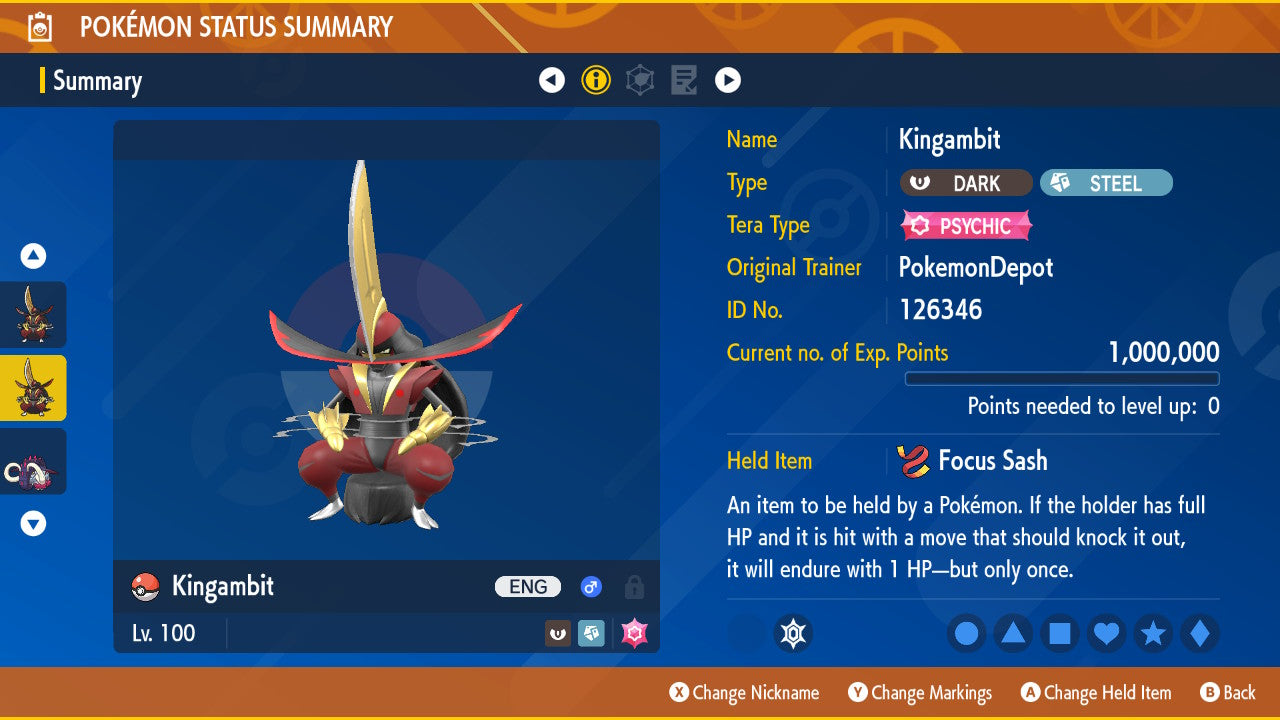
Task: Toggle the square marking
Action: (x=1060, y=633)
